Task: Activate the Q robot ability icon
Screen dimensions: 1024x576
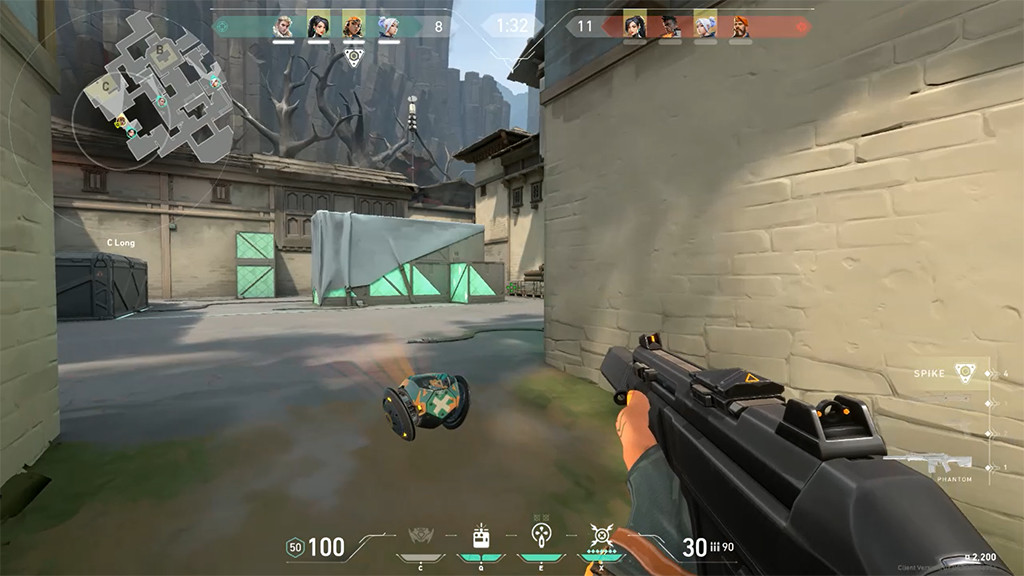Action: pos(480,536)
